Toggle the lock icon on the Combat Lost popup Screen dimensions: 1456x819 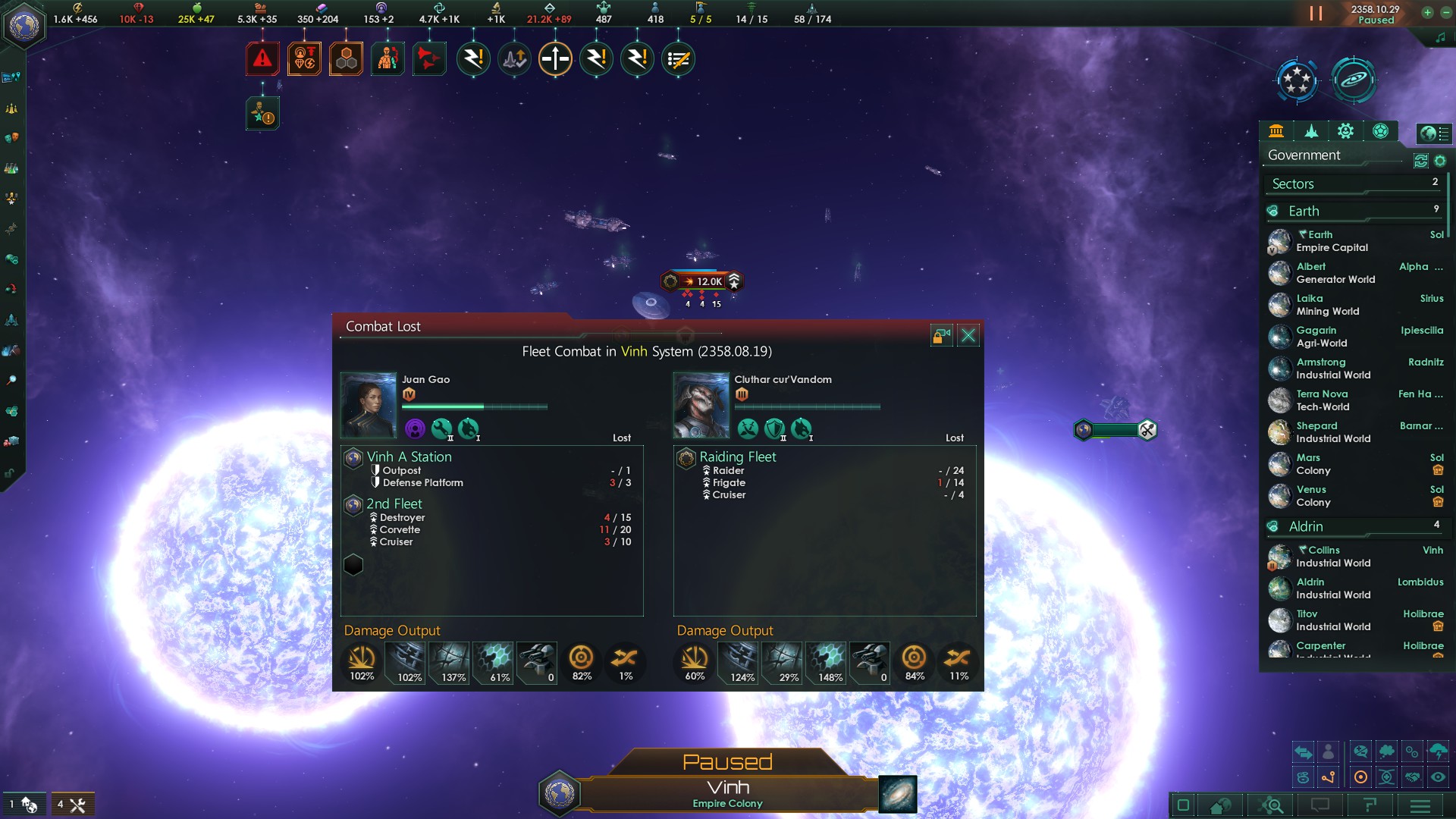pos(942,334)
